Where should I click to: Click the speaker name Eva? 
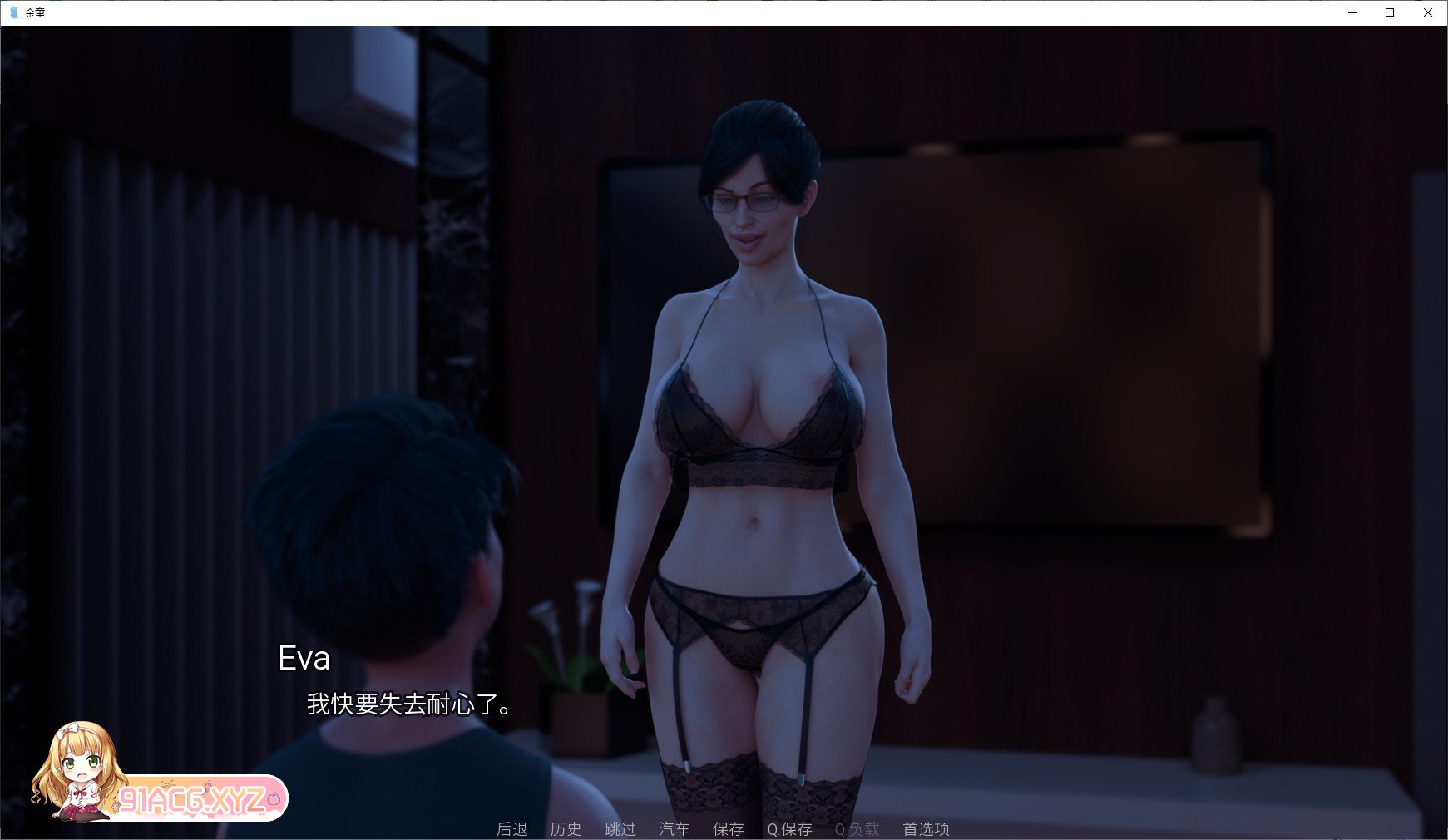(304, 659)
